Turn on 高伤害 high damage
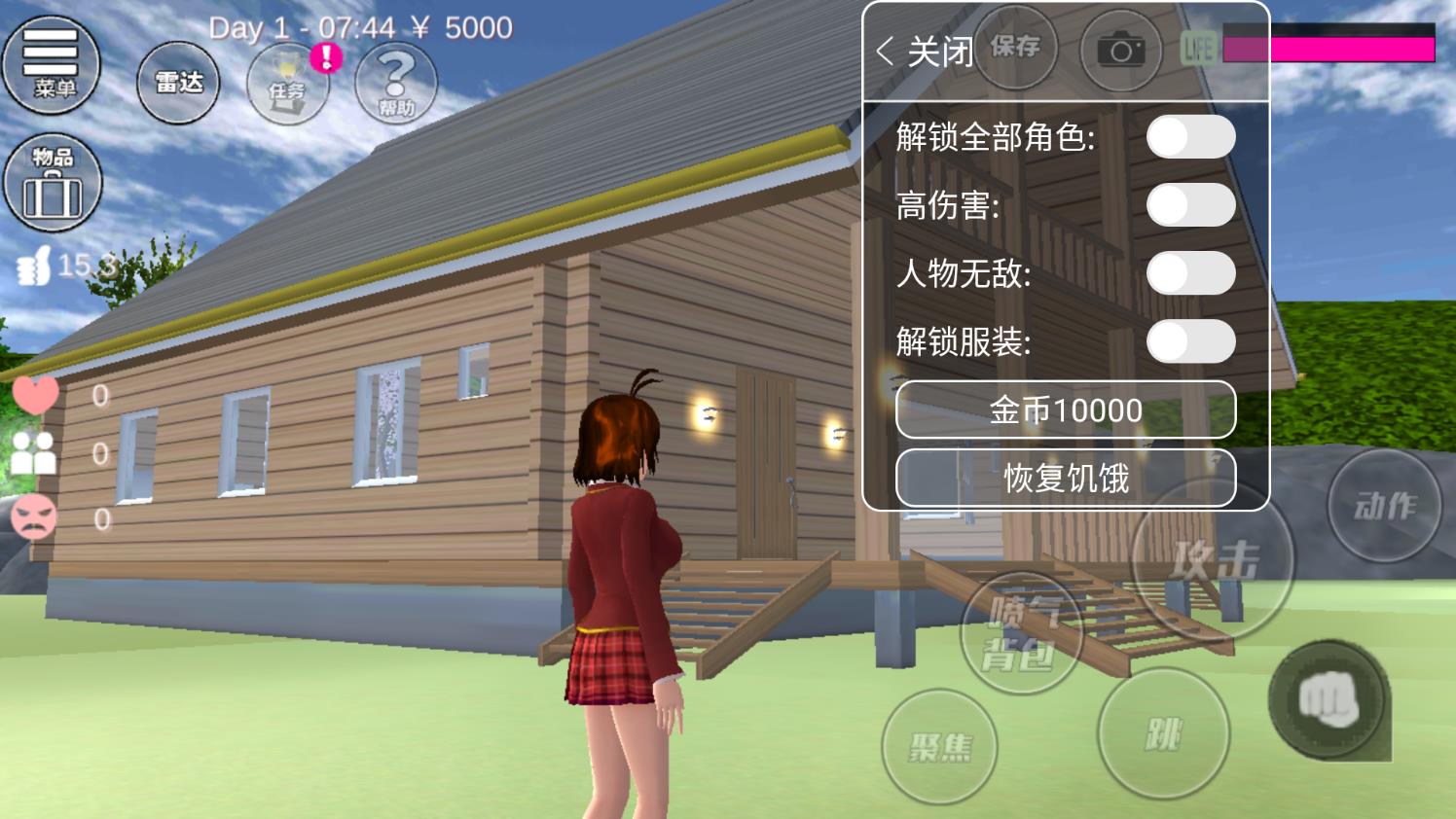This screenshot has height=819, width=1456. [1191, 205]
